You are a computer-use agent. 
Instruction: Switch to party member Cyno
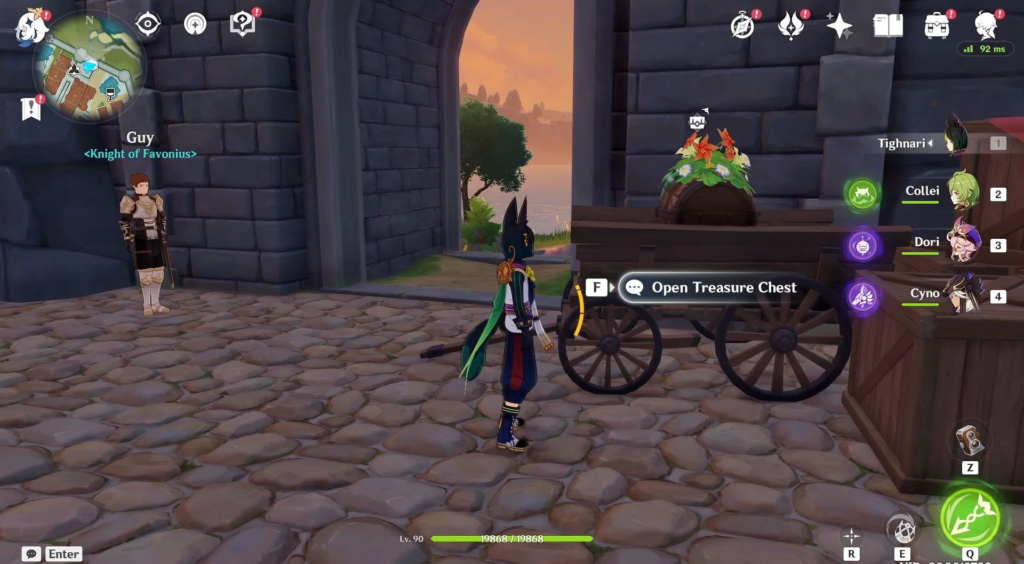(964, 294)
